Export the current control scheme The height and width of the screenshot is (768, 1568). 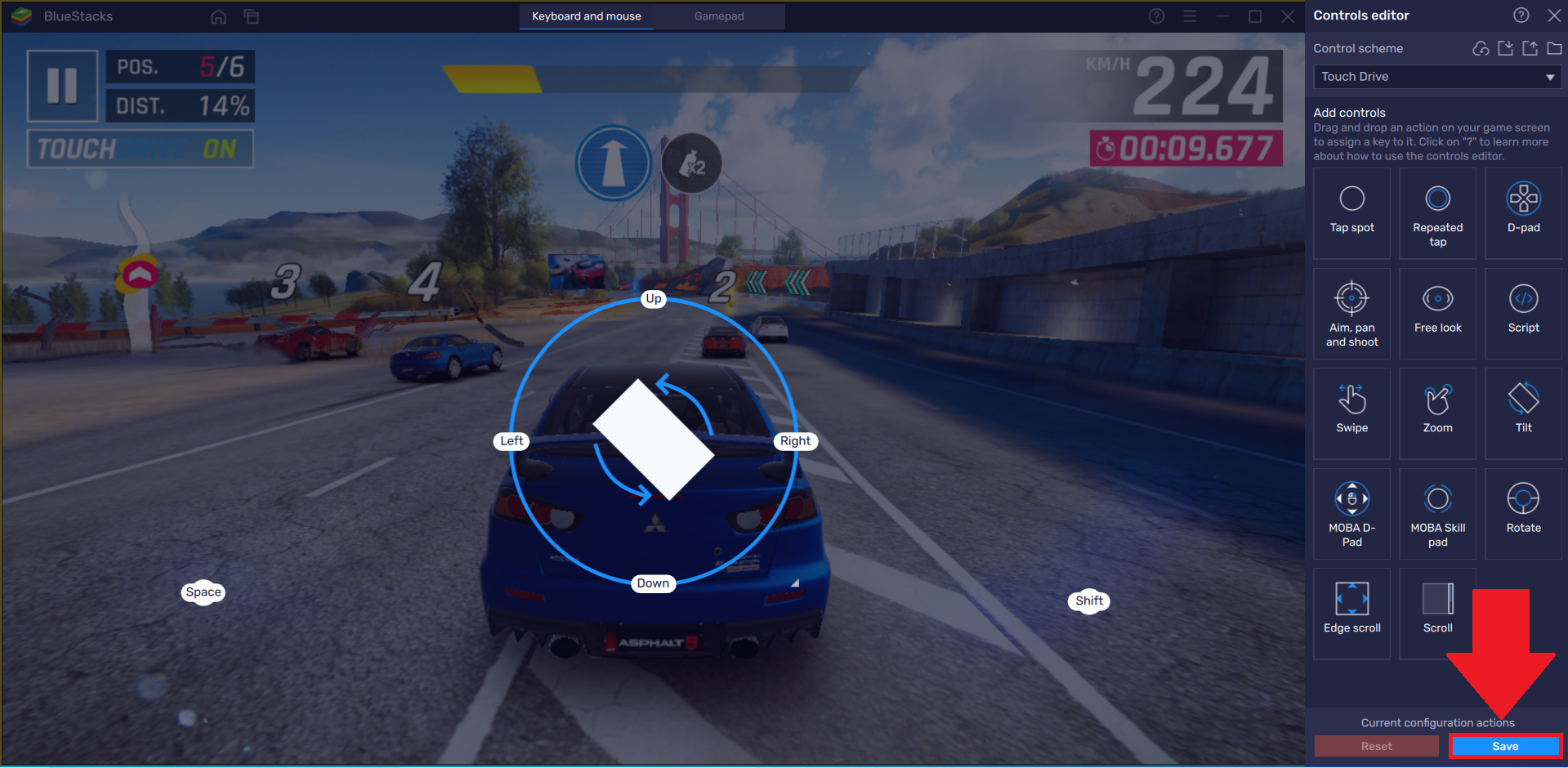pos(1530,48)
